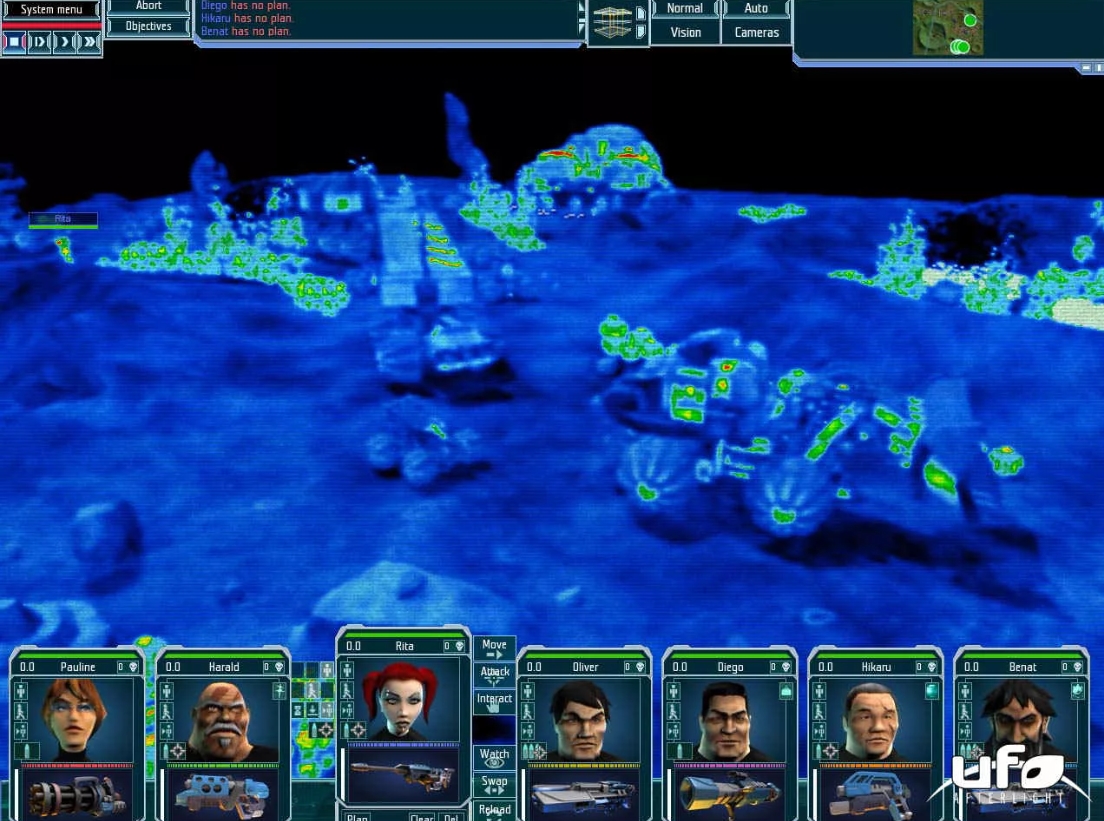The image size is (1104, 821).
Task: Switch to Normal view mode
Action: (x=685, y=8)
